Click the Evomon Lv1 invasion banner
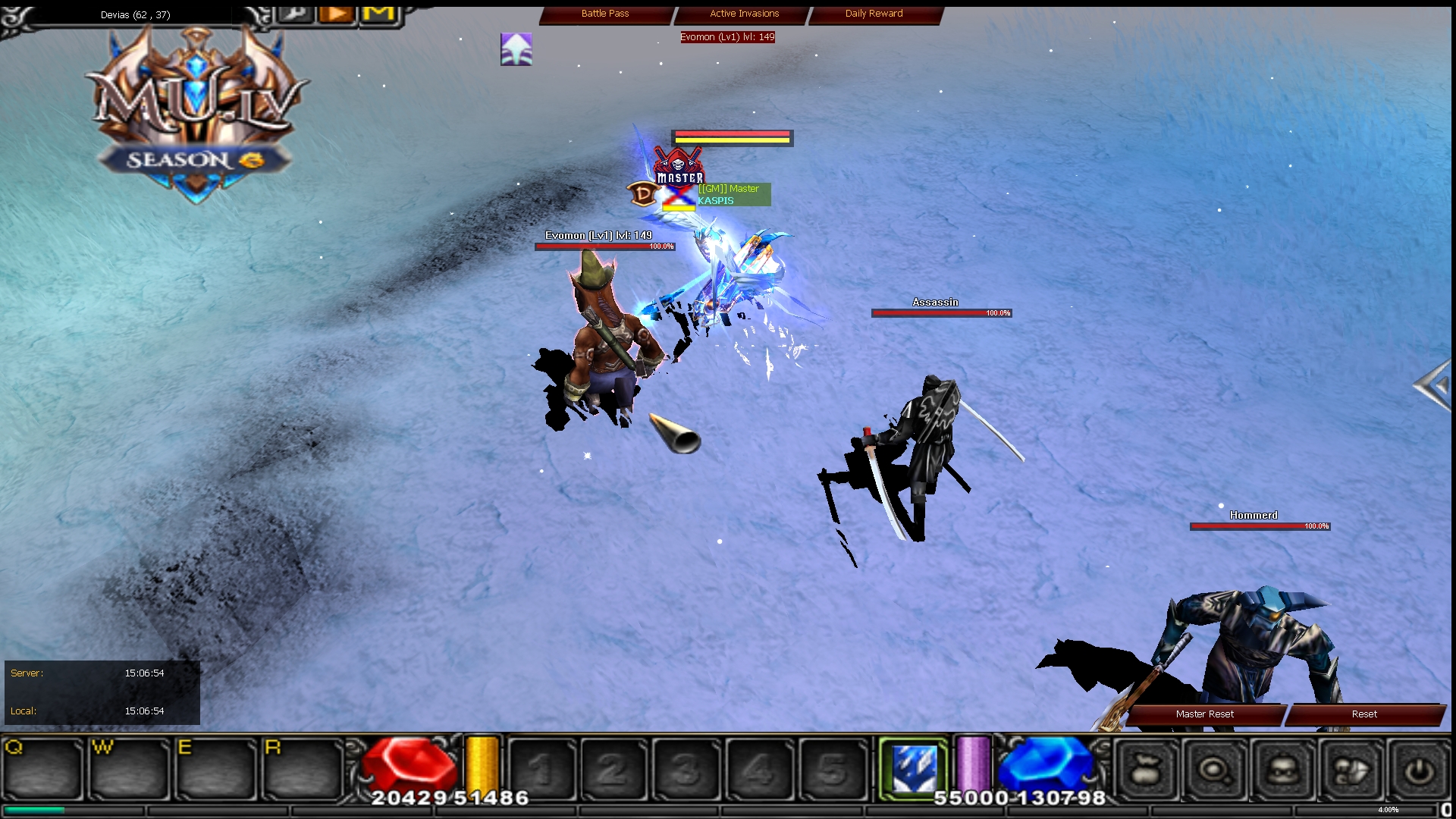The height and width of the screenshot is (819, 1456). click(x=726, y=36)
